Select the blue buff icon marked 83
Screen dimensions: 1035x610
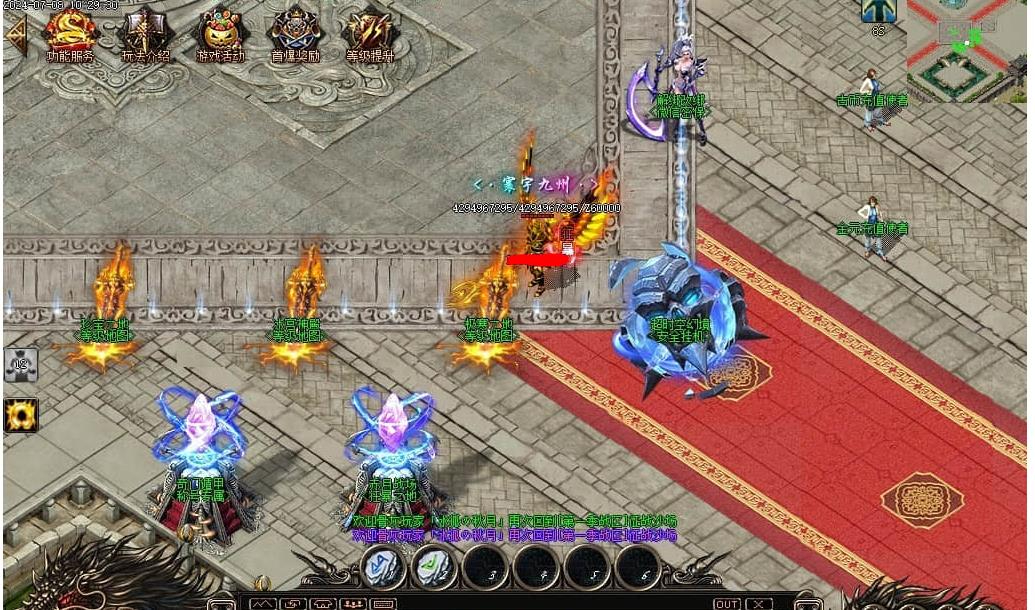click(x=878, y=12)
